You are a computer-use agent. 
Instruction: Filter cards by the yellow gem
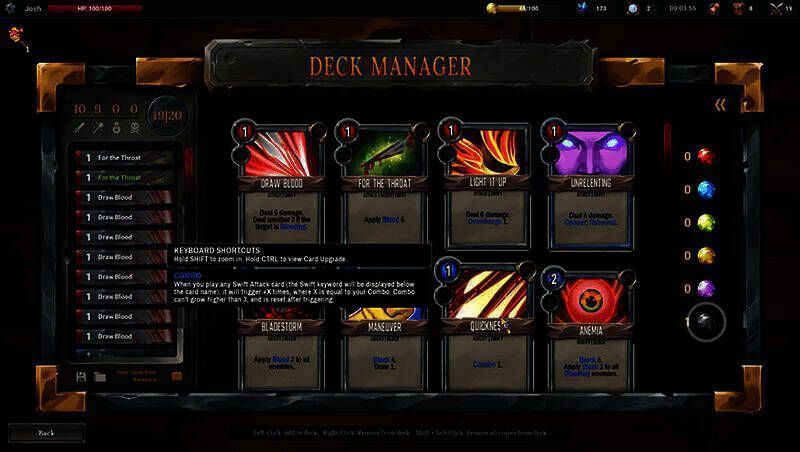tap(705, 255)
